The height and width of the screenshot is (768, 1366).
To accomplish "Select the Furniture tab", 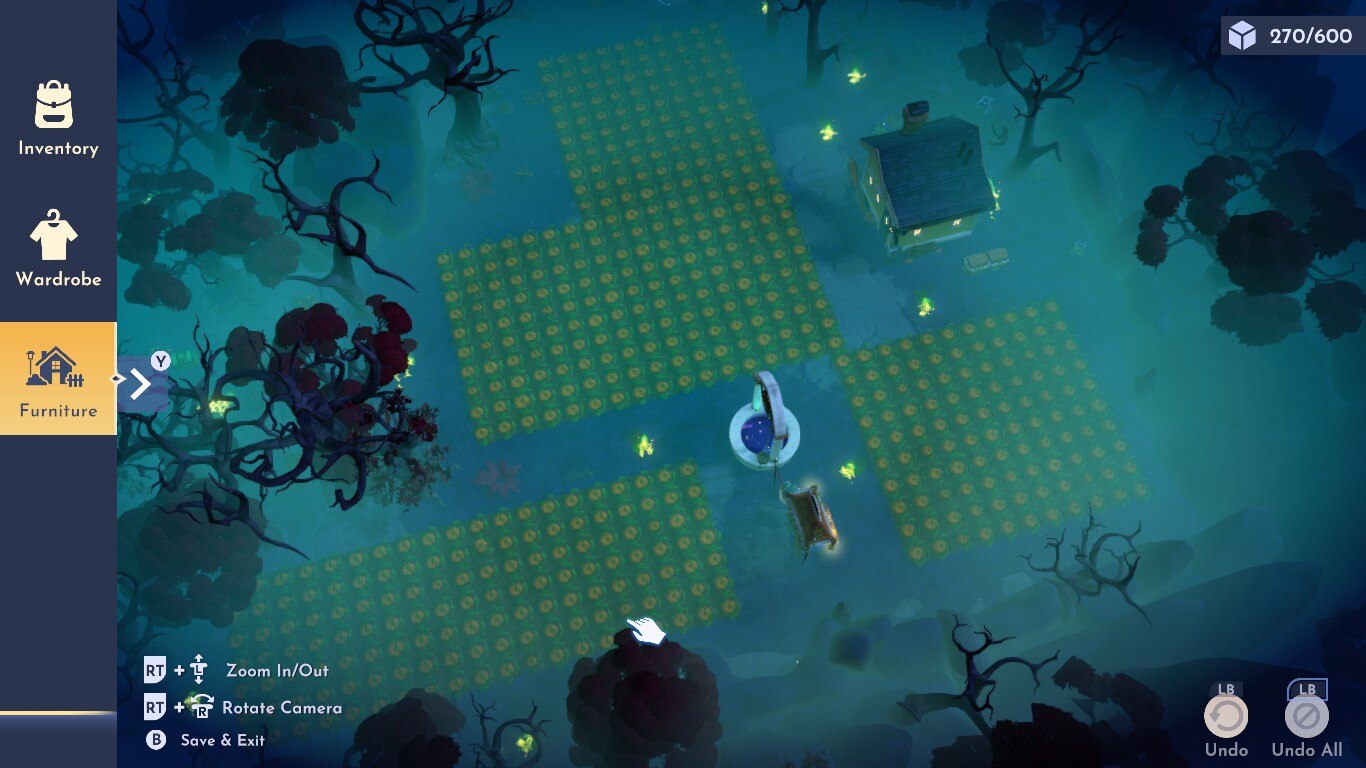I will 58,378.
